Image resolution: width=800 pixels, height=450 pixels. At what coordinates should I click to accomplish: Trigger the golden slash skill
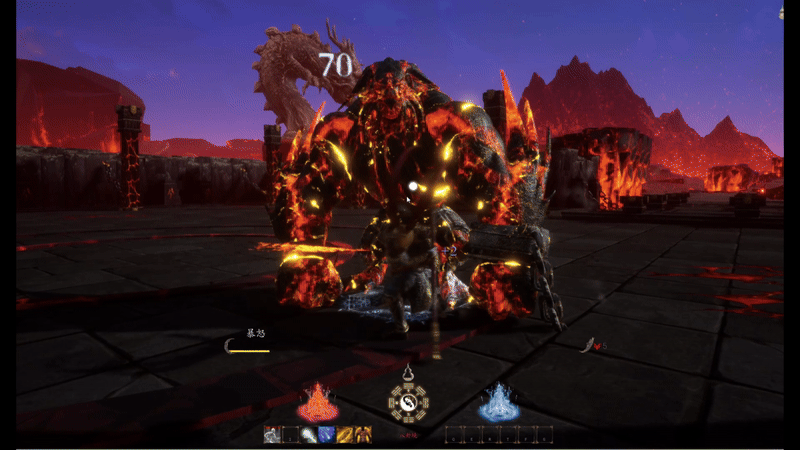(345, 434)
